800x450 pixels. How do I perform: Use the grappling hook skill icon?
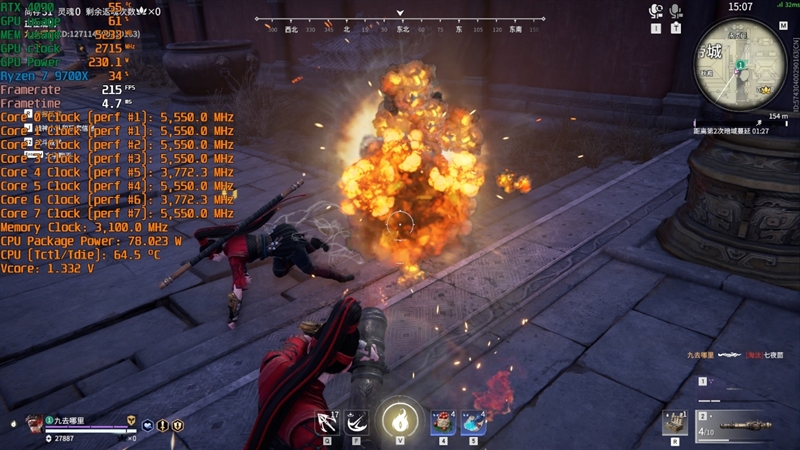[328, 423]
